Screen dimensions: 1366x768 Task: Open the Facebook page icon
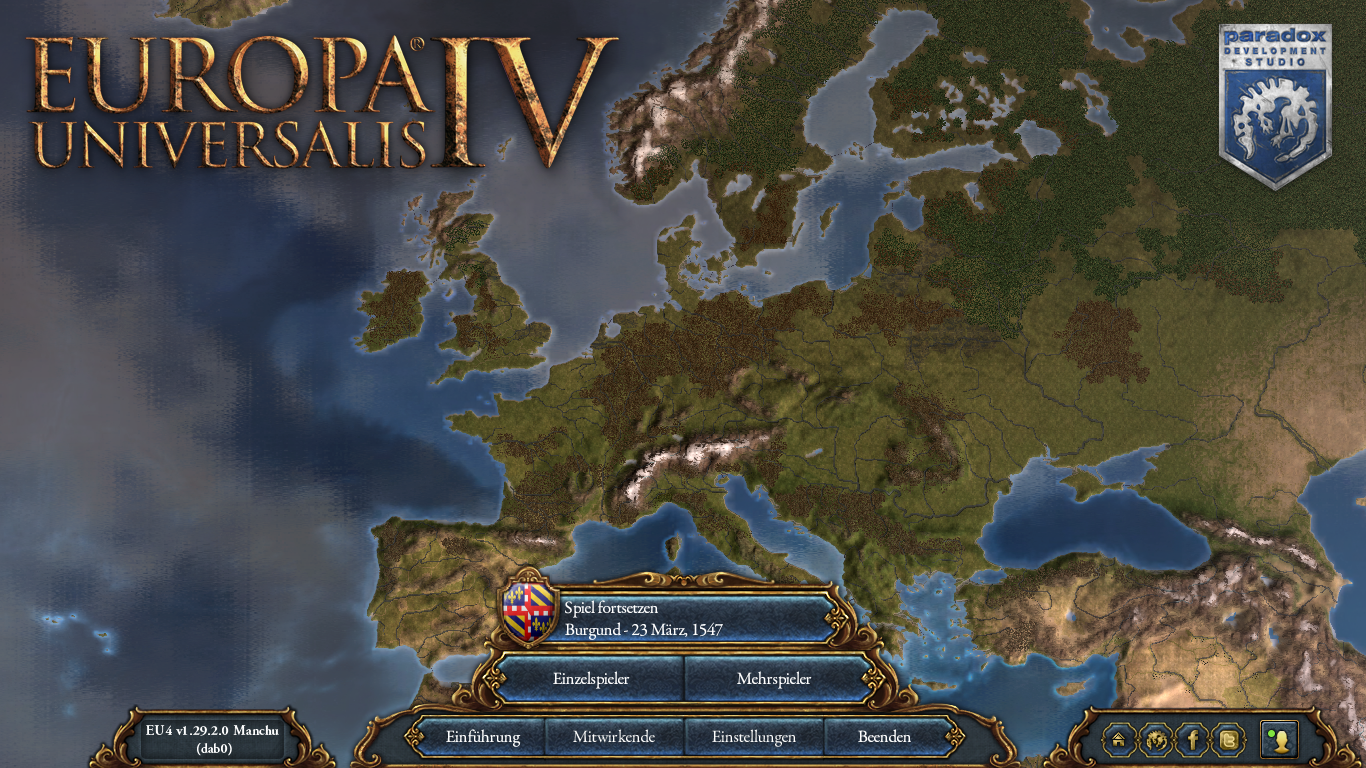pyautogui.click(x=1192, y=740)
